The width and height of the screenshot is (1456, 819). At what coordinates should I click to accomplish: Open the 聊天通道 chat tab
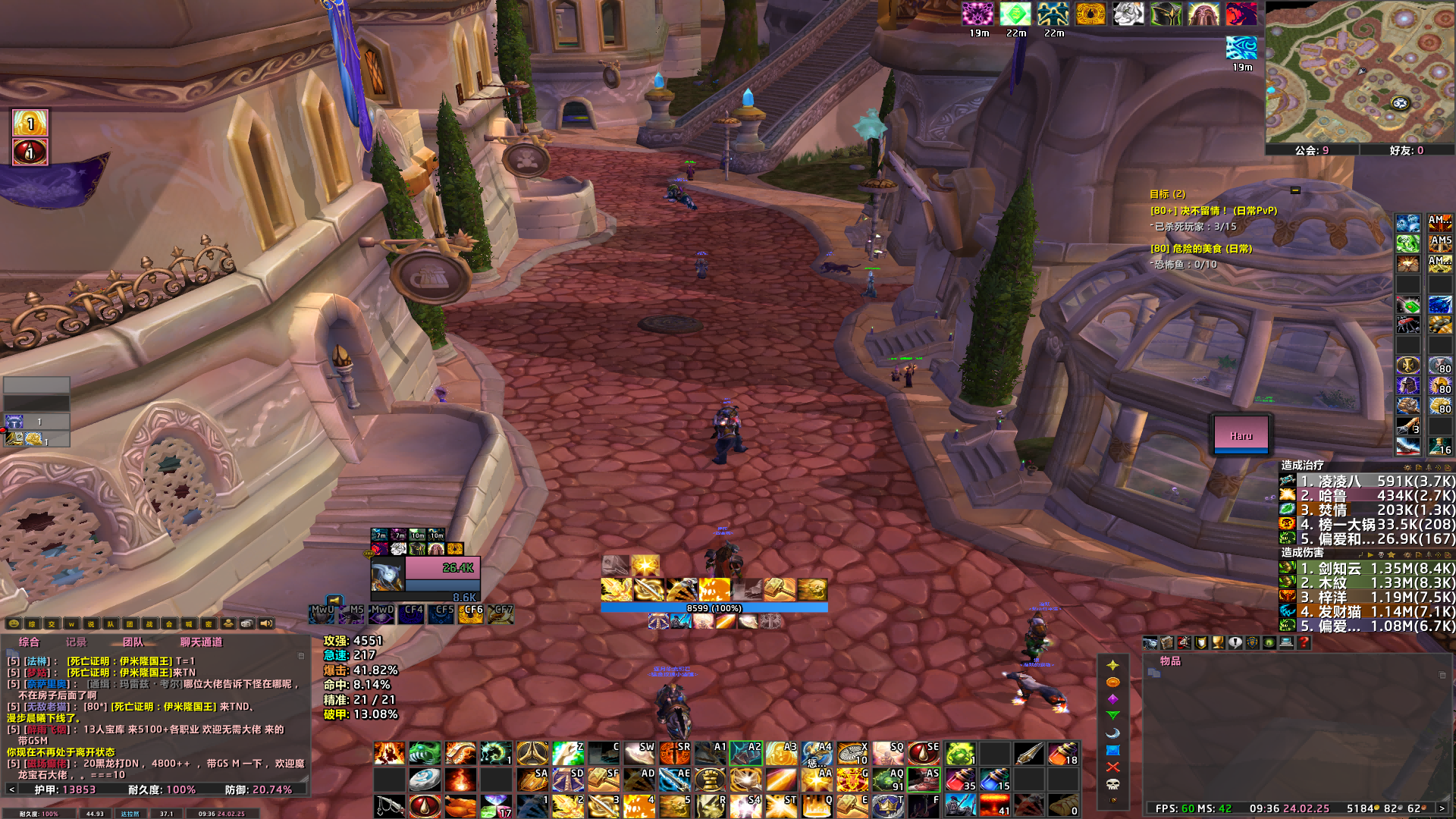coord(201,642)
